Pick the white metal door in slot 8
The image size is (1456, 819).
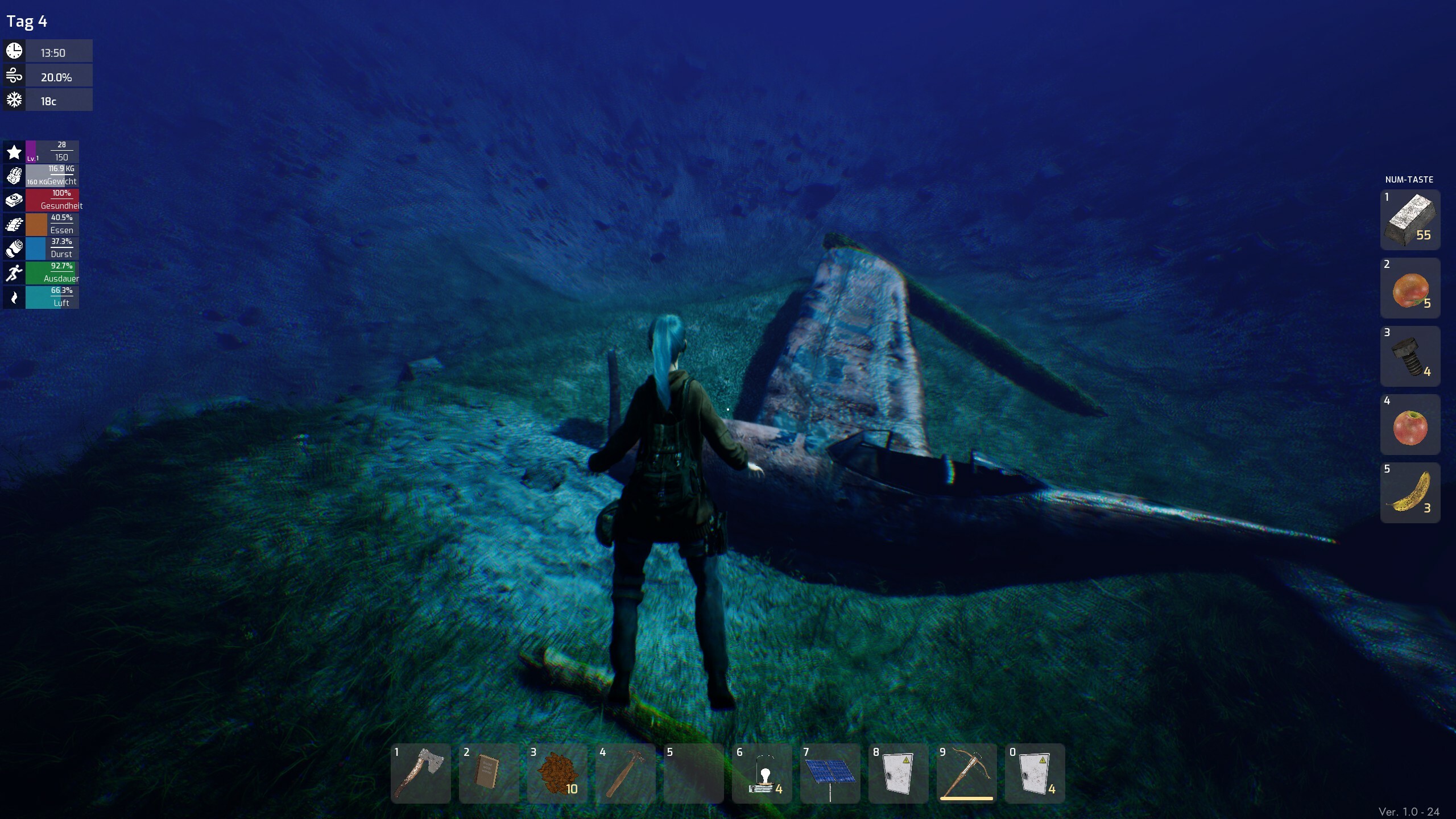(x=898, y=773)
